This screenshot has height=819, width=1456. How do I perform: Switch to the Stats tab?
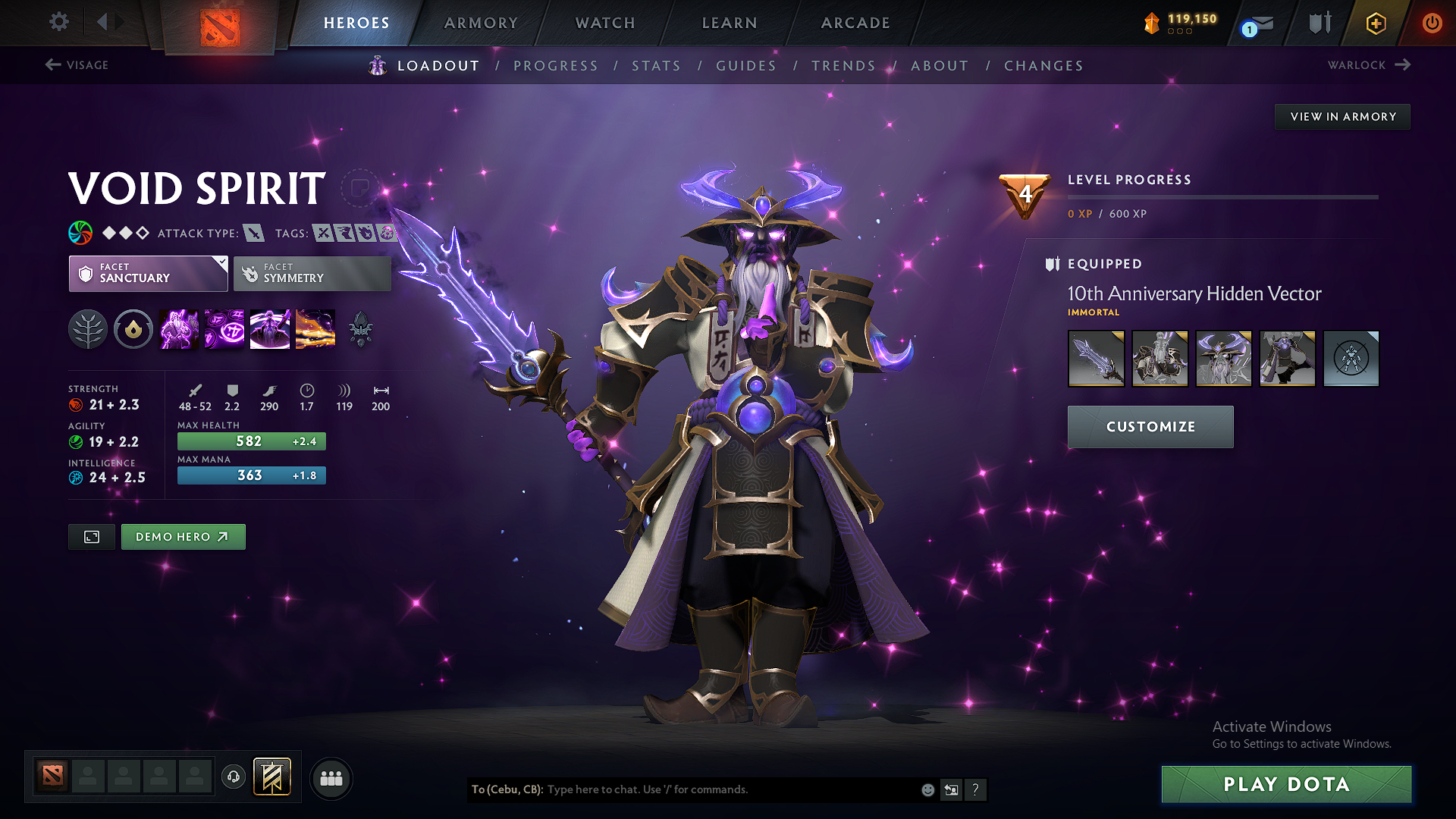pos(656,66)
